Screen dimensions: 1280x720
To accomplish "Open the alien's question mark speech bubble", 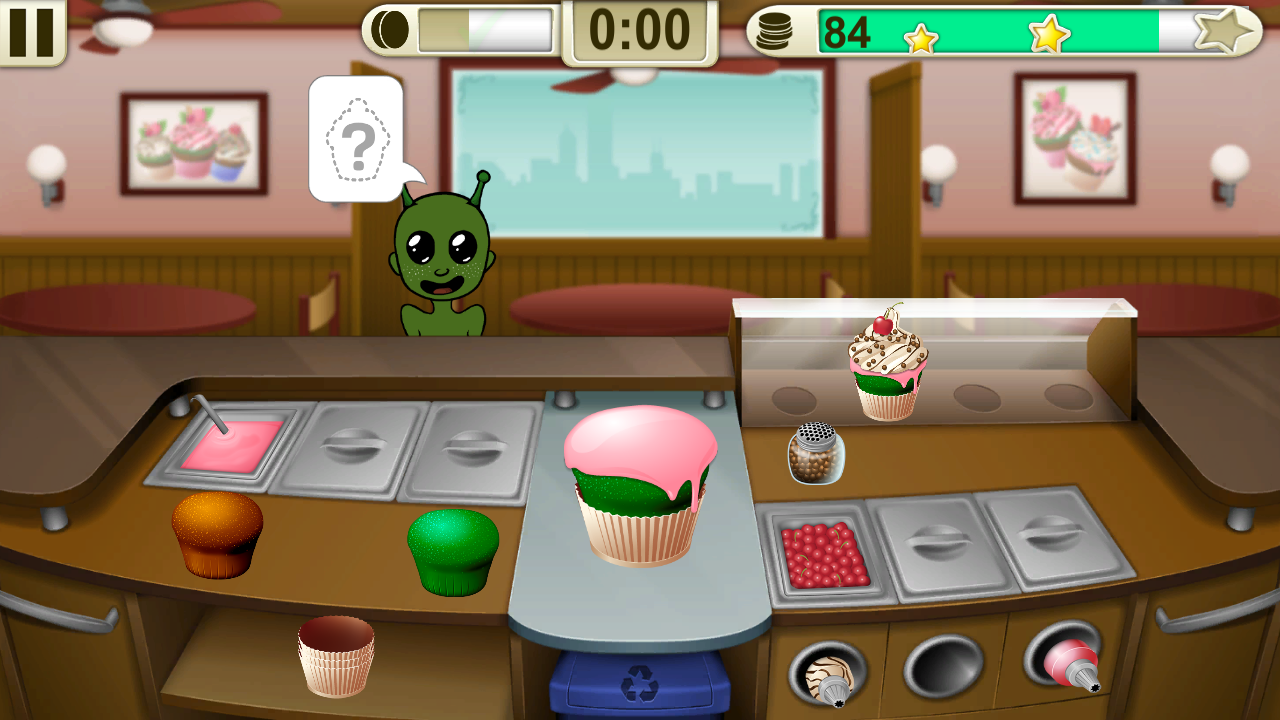I will point(356,140).
